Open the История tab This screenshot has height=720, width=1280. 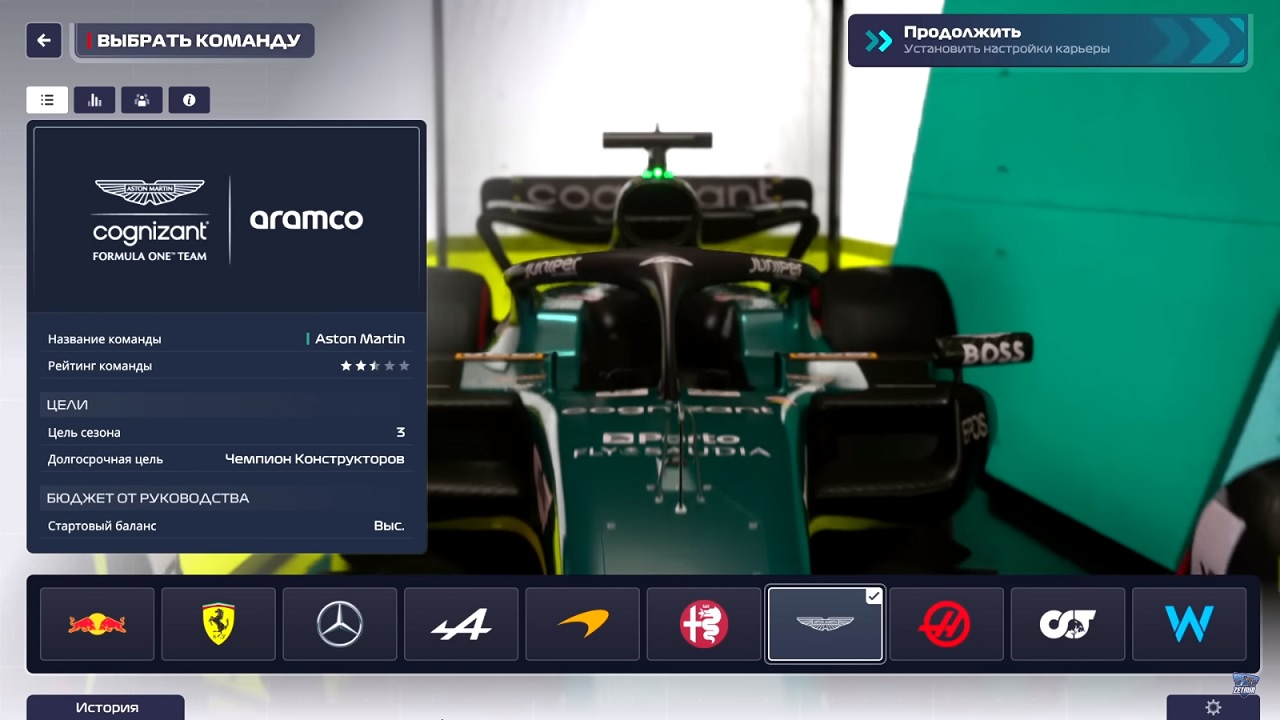105,708
